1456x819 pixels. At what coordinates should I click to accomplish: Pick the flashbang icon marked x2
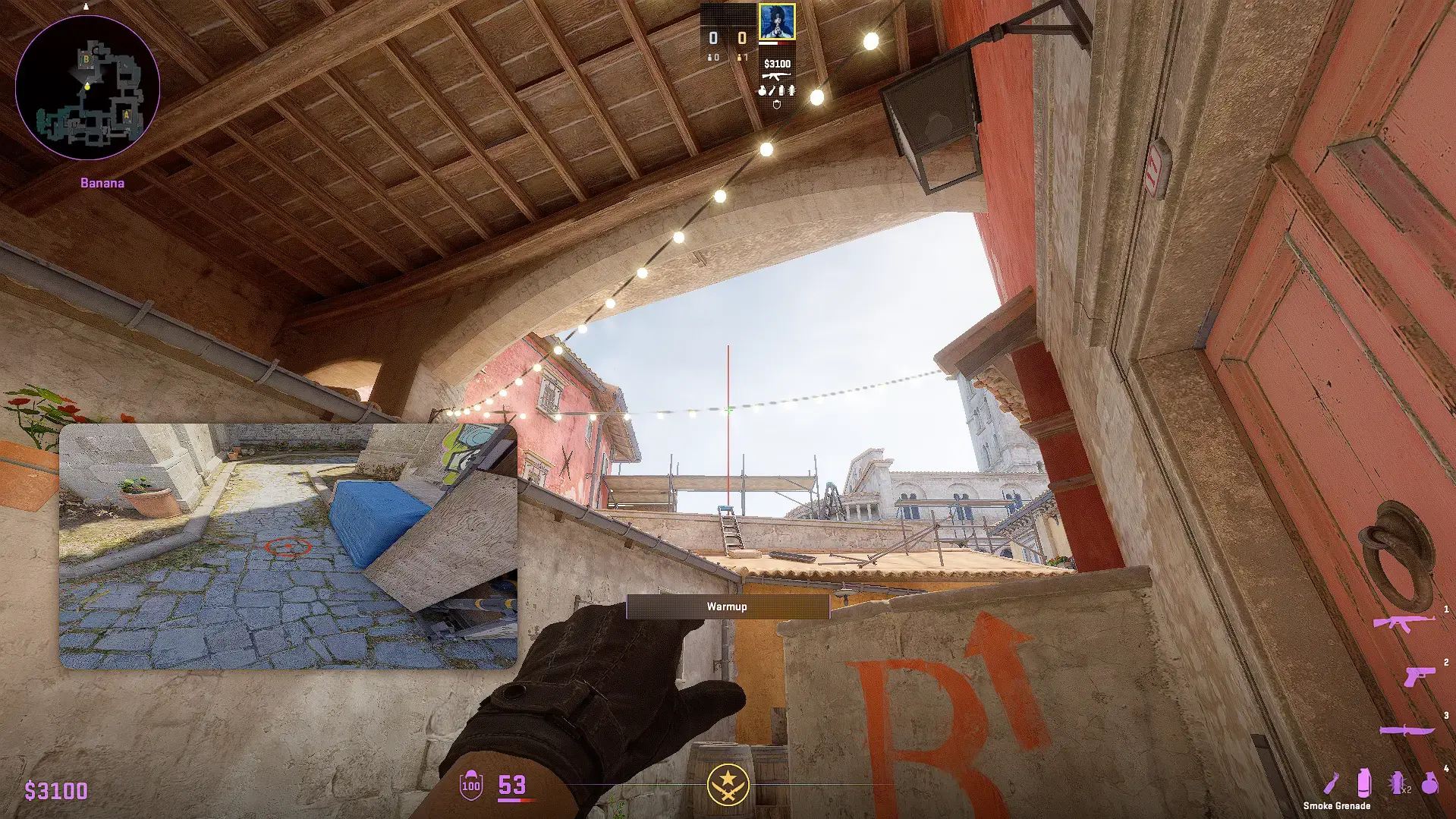[x=1397, y=783]
